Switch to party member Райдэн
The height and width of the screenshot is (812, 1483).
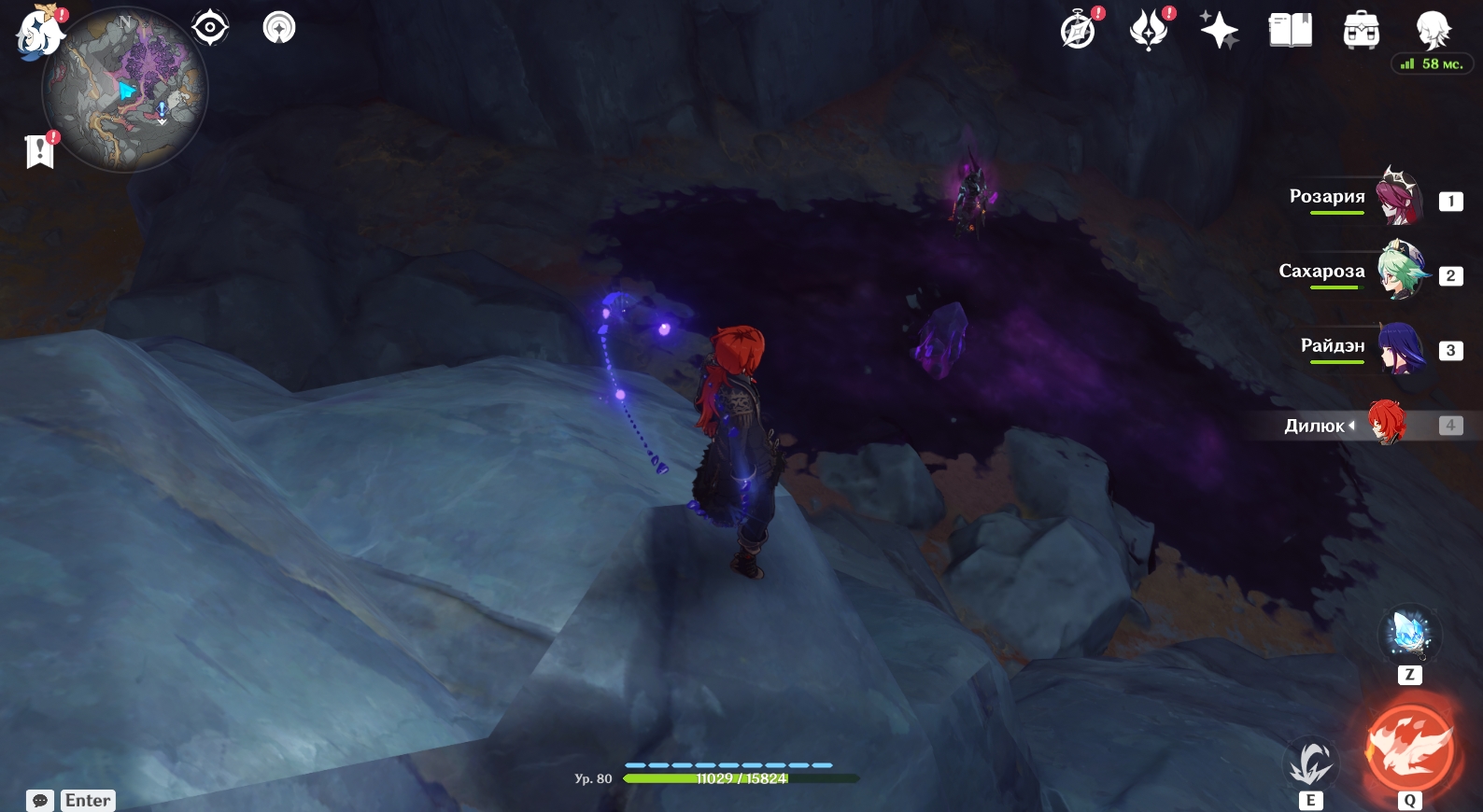pyautogui.click(x=1398, y=347)
